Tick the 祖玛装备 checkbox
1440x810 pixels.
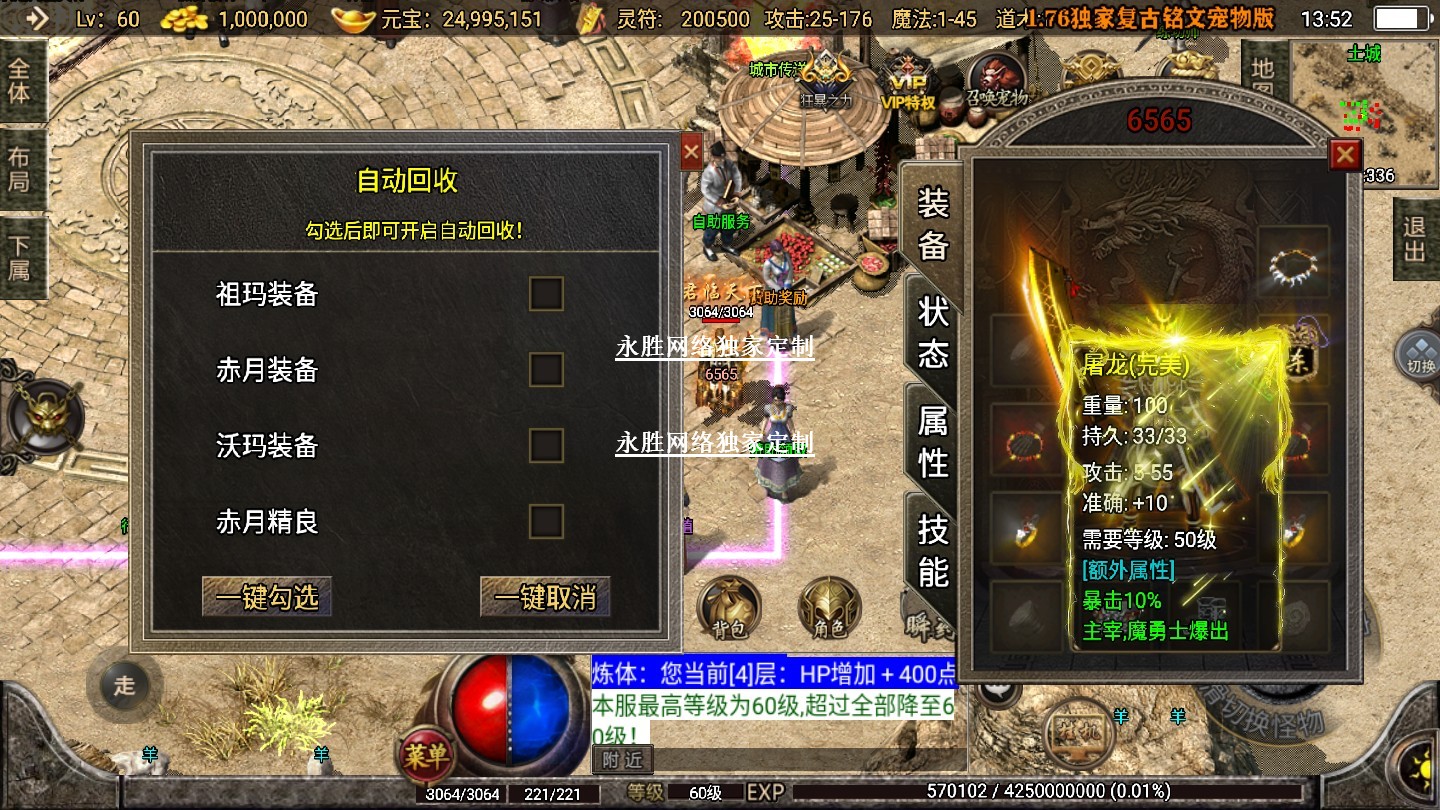click(546, 294)
